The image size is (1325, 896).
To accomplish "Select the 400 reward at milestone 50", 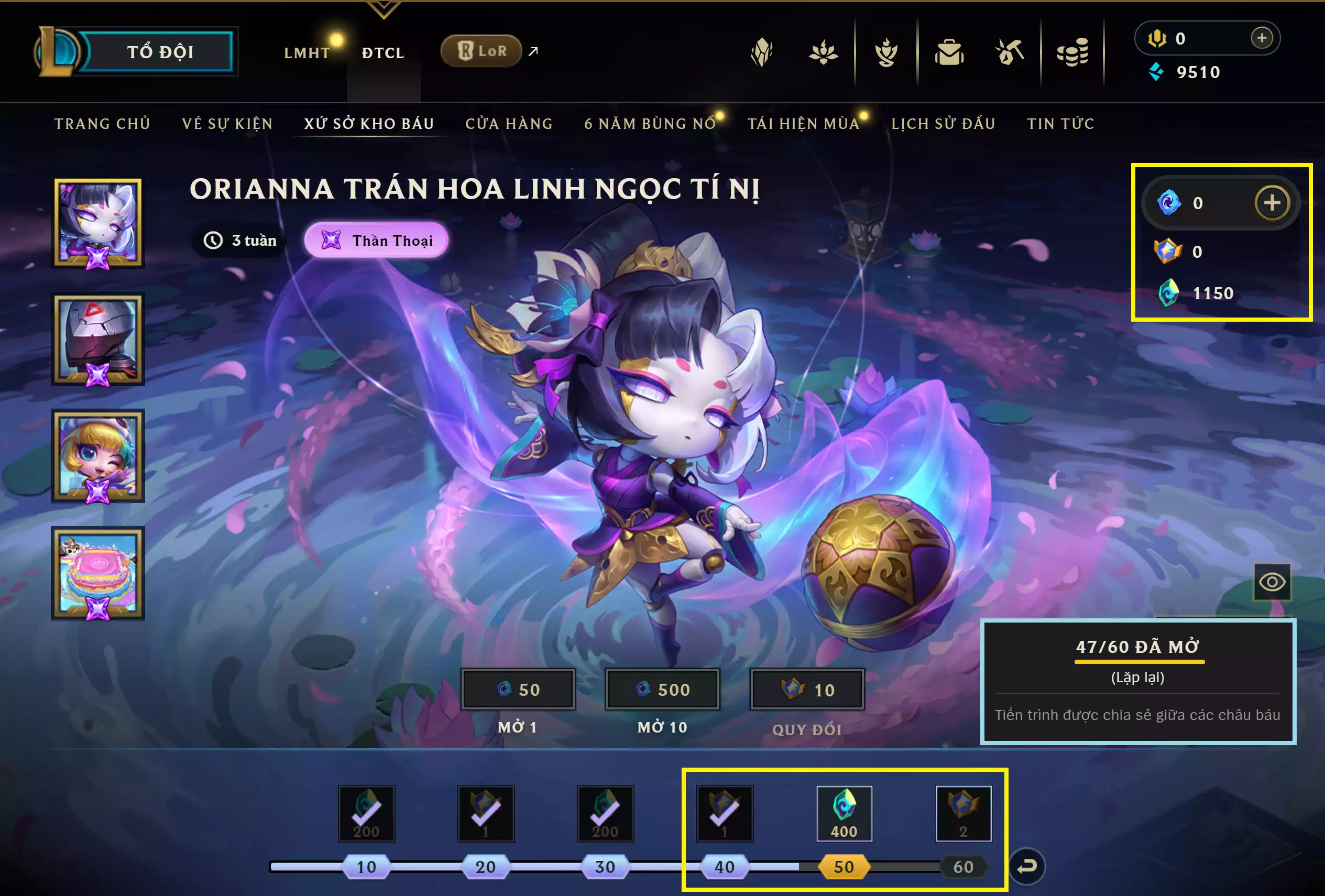I will 844,814.
